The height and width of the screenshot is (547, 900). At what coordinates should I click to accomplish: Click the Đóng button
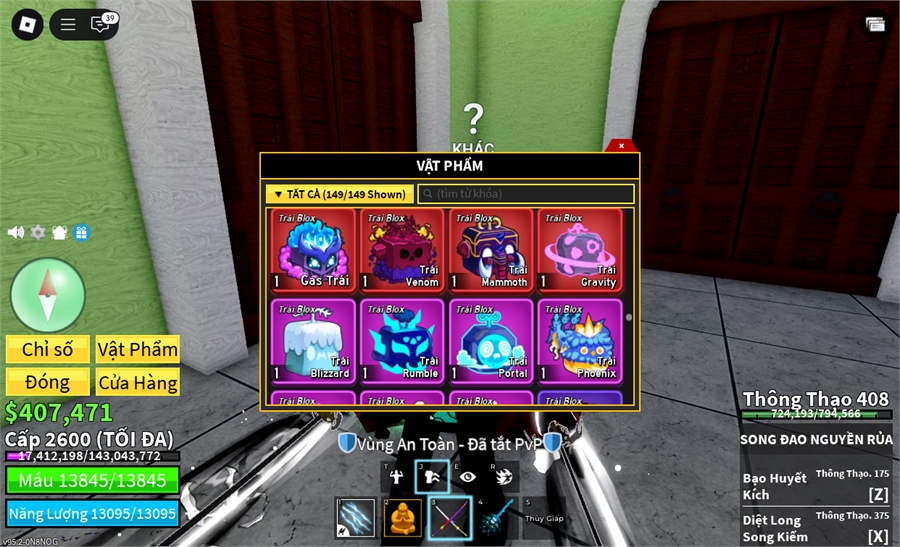coord(48,382)
